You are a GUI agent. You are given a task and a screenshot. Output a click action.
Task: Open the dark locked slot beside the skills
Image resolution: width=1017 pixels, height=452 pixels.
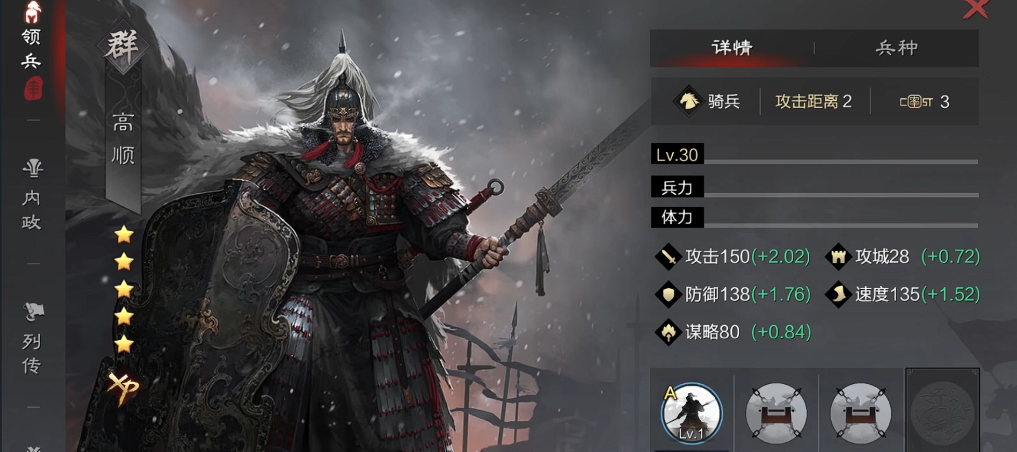pyautogui.click(x=942, y=410)
